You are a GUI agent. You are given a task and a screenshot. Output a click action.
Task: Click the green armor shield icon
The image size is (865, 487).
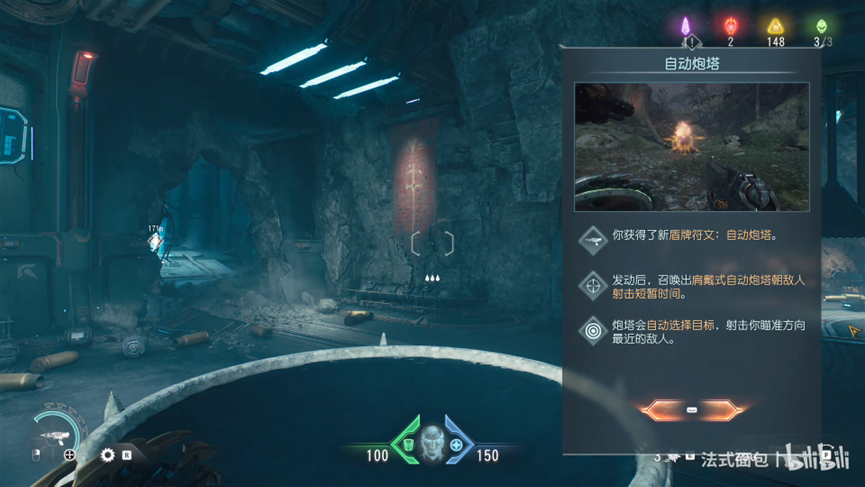pyautogui.click(x=408, y=444)
